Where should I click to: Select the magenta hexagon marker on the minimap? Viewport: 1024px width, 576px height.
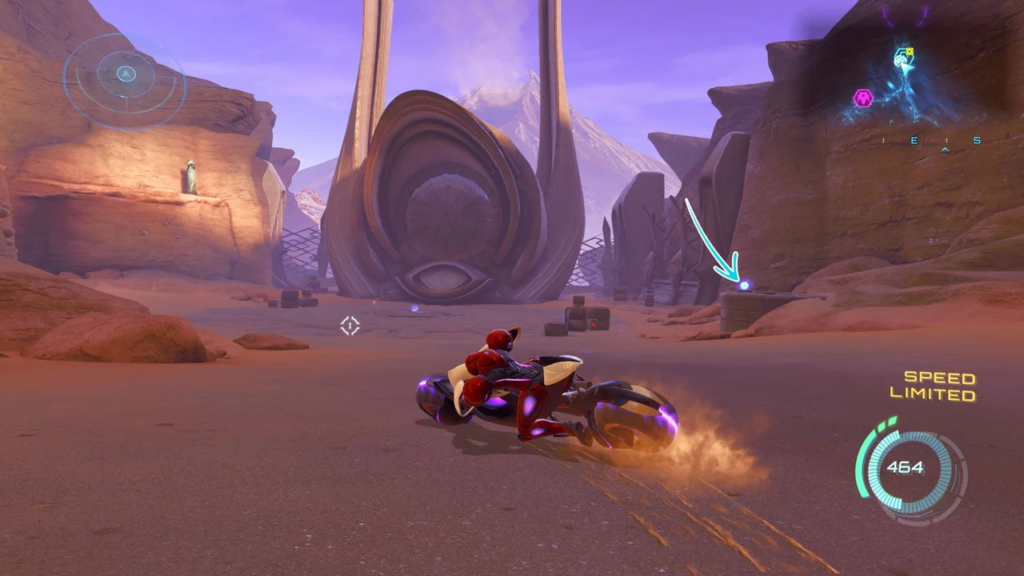click(862, 98)
